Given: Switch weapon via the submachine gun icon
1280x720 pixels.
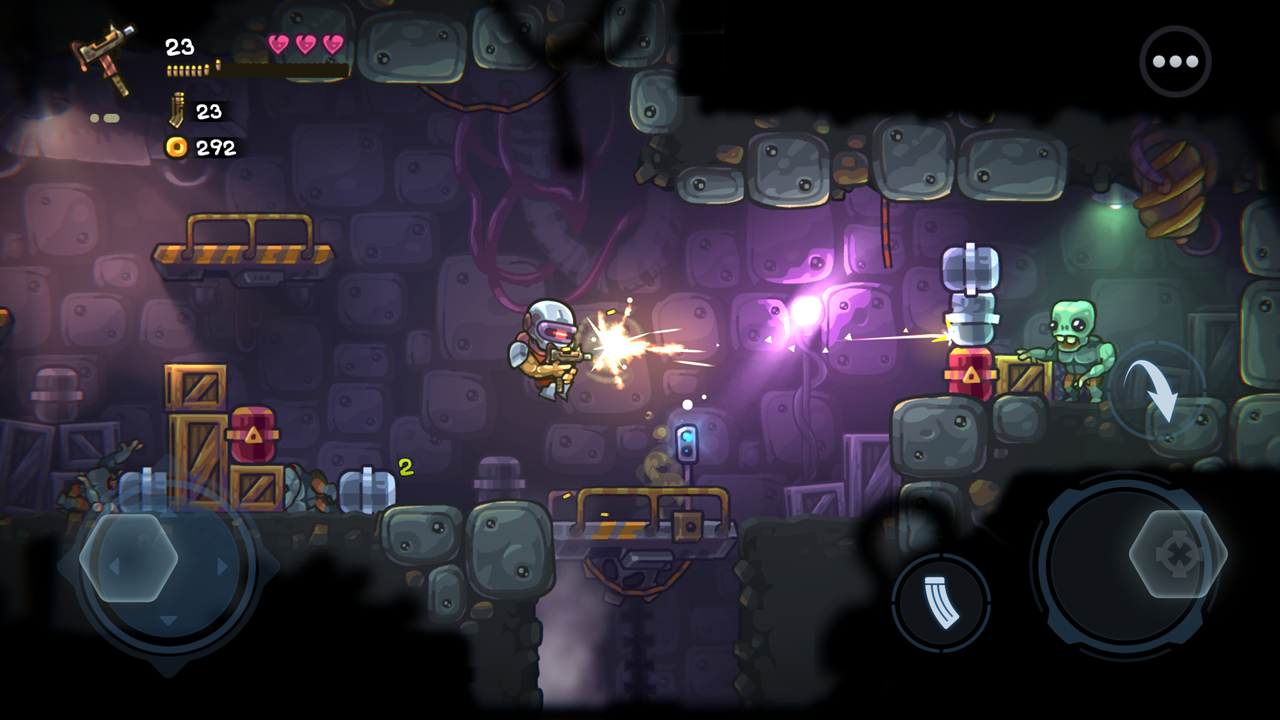Looking at the screenshot, I should click(106, 57).
